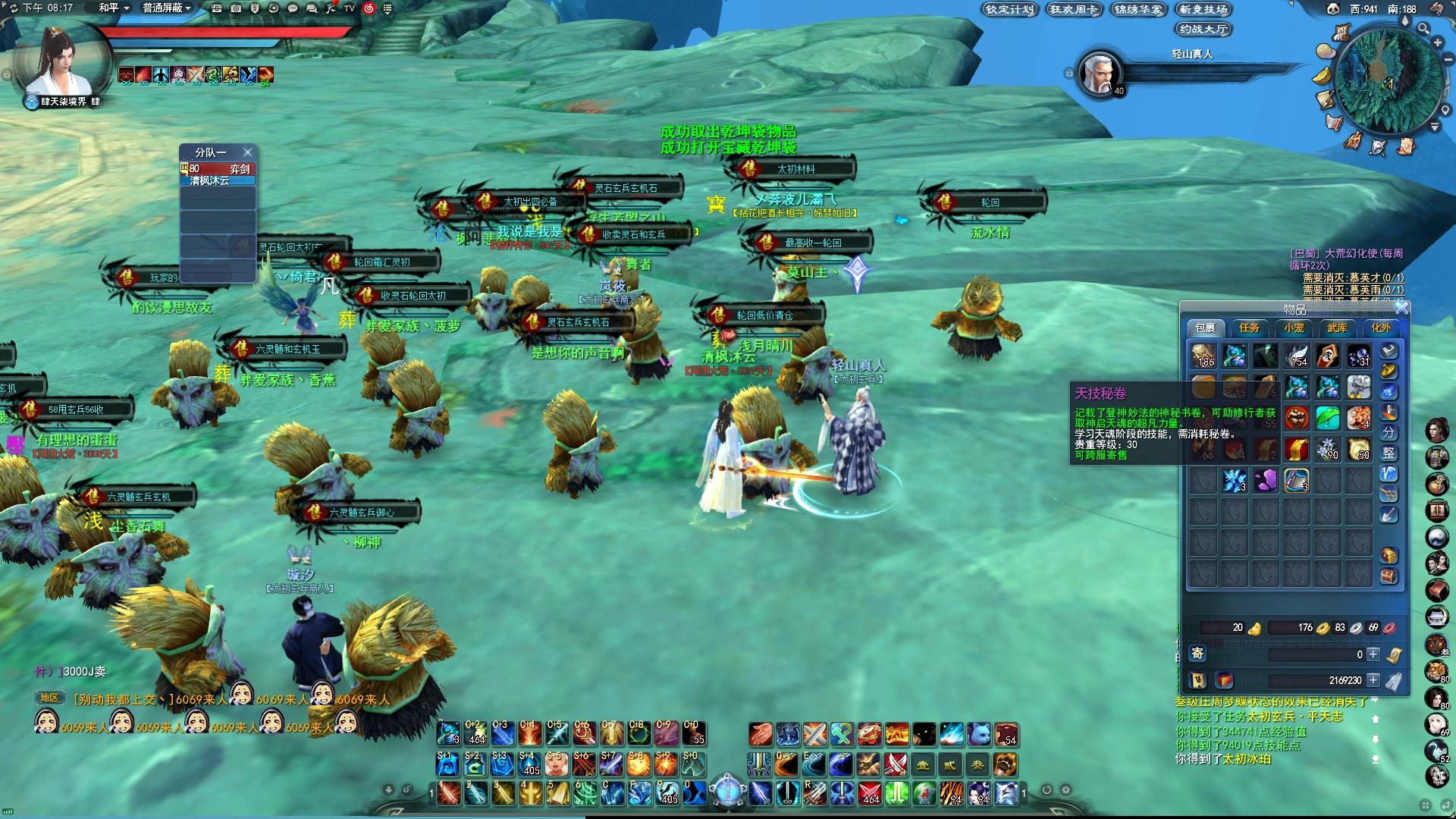
Task: Open the 小宠 inventory tab
Action: [1294, 328]
